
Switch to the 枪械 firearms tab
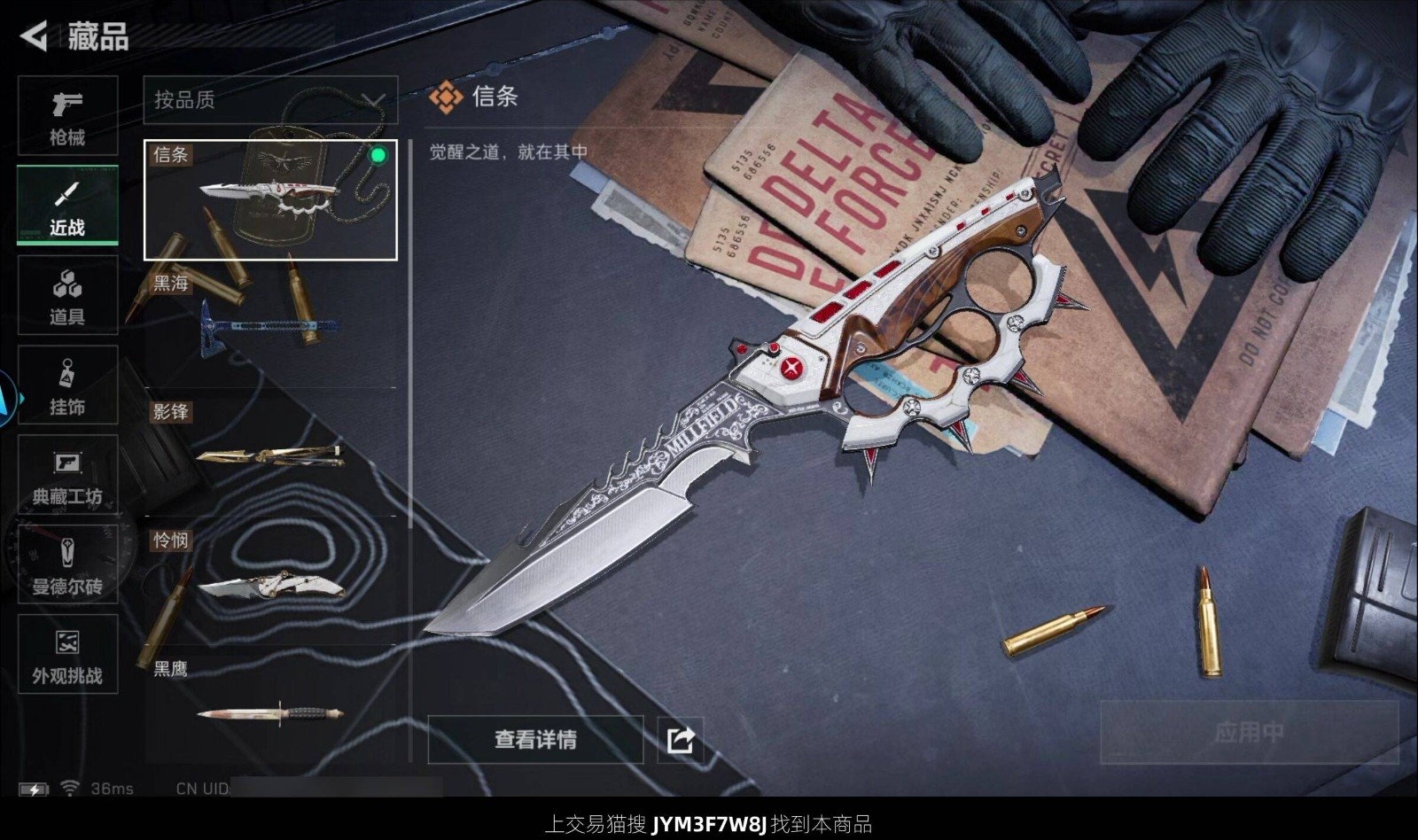point(67,116)
